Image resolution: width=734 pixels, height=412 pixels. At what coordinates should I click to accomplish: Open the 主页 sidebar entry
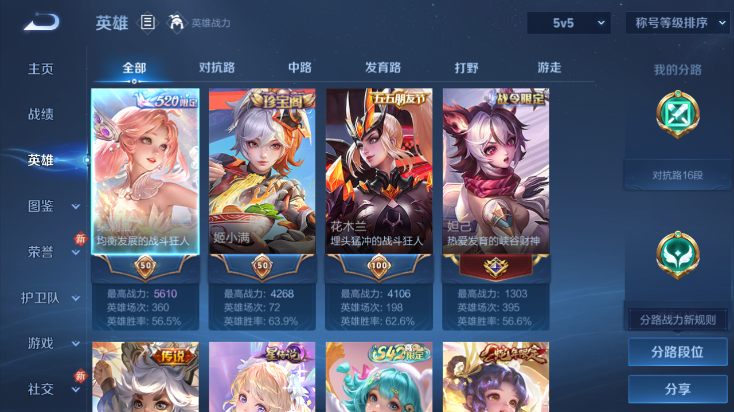41,69
